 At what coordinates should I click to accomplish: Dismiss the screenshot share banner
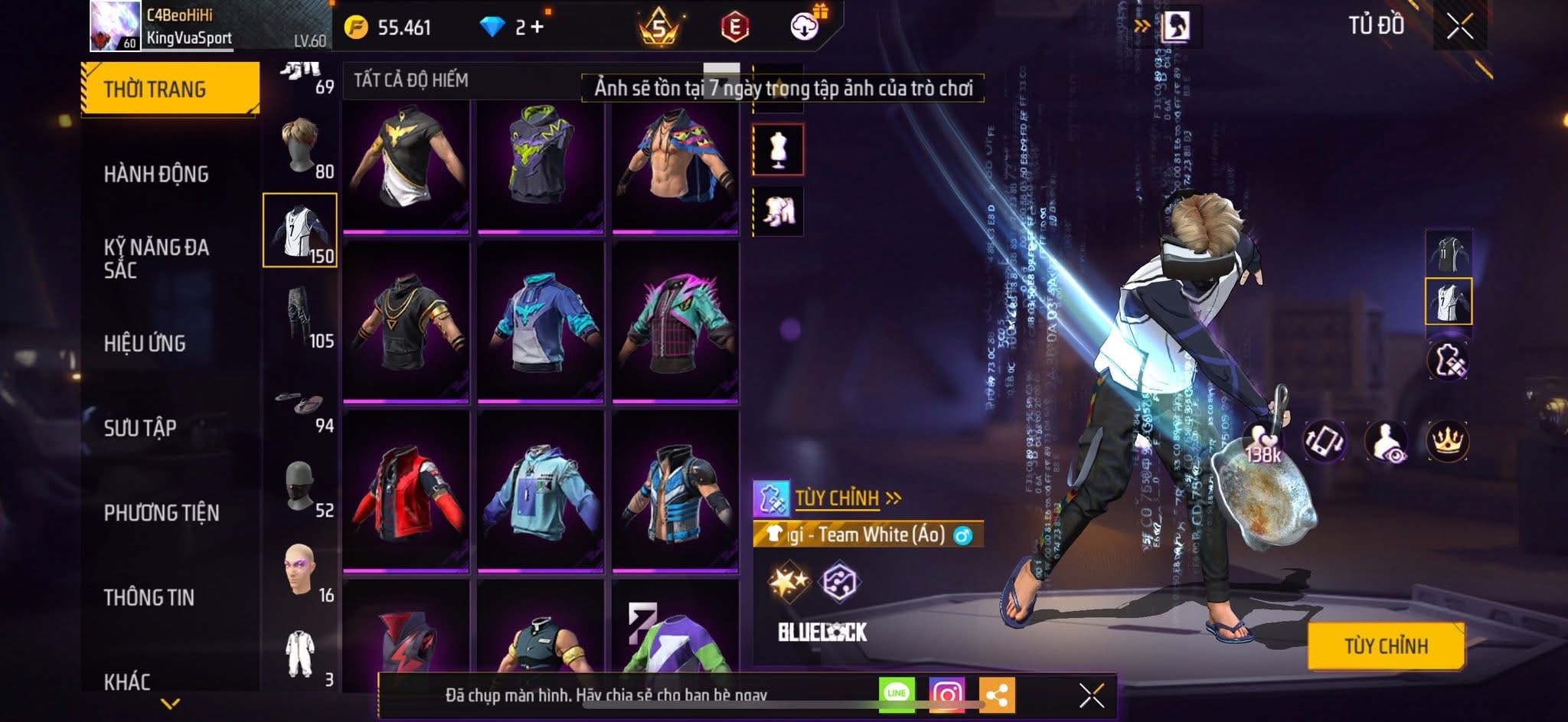click(1091, 695)
